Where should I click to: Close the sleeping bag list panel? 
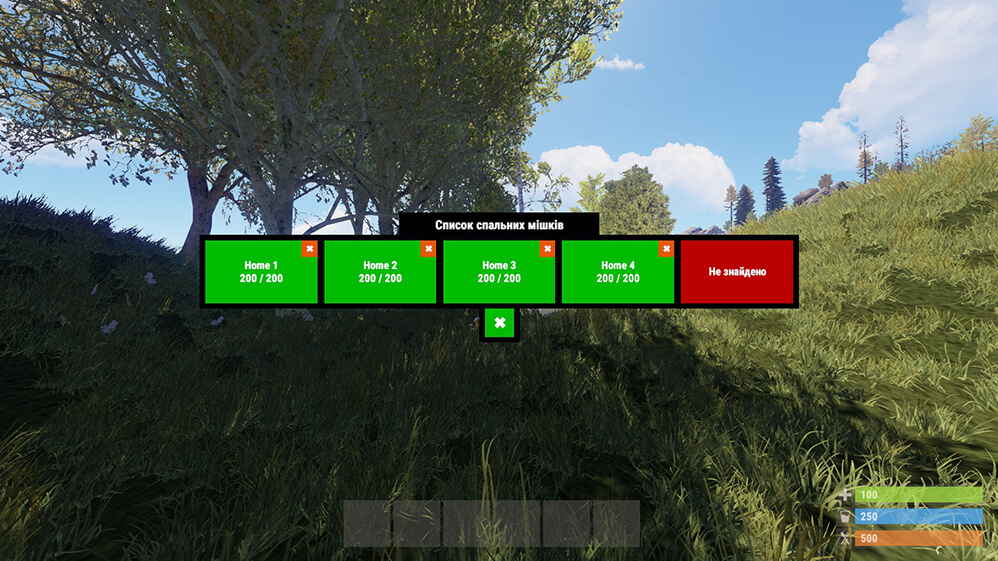(x=499, y=323)
